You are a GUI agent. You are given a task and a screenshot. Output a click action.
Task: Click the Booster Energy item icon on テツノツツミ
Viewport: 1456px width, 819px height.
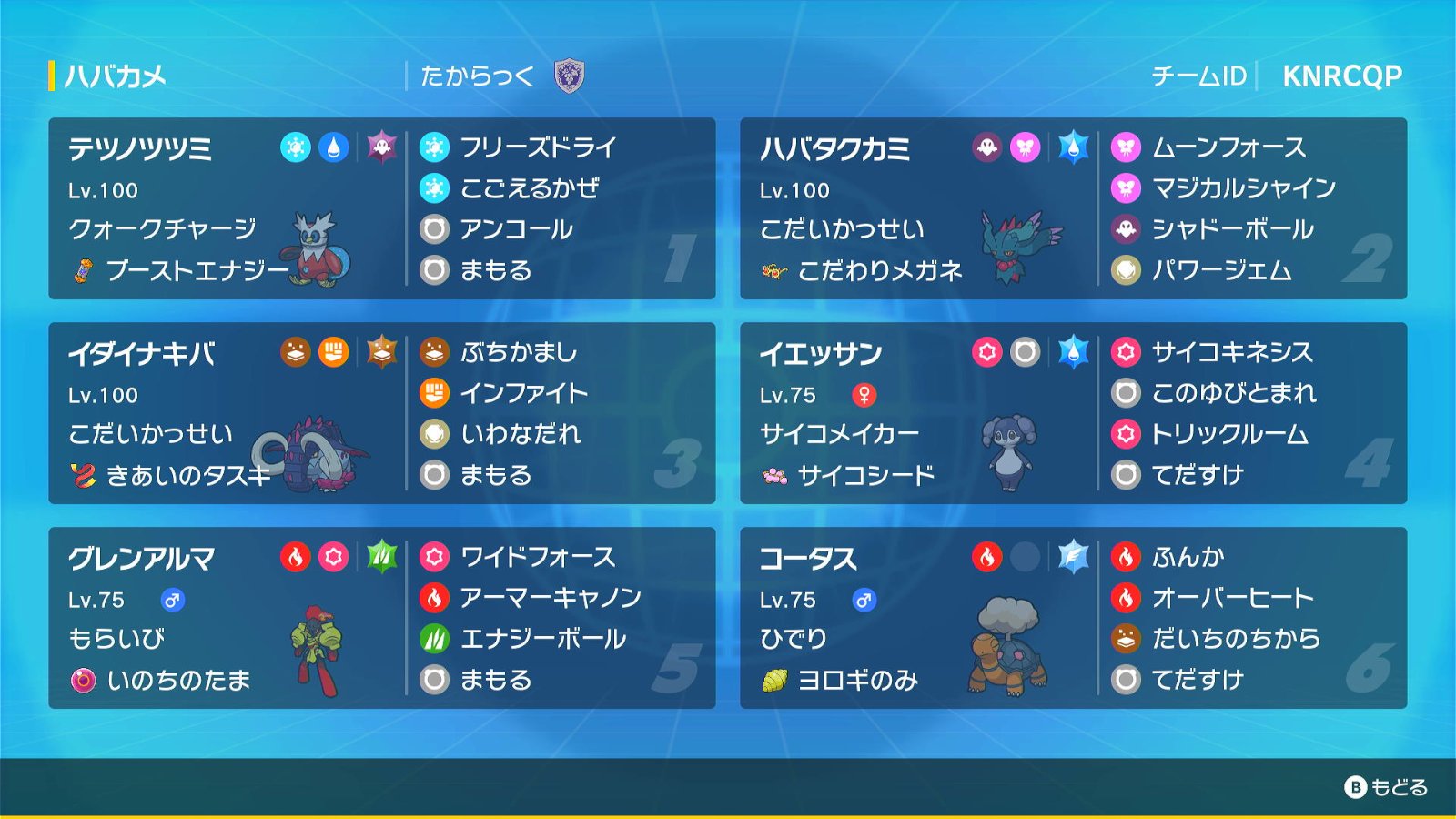pyautogui.click(x=84, y=271)
